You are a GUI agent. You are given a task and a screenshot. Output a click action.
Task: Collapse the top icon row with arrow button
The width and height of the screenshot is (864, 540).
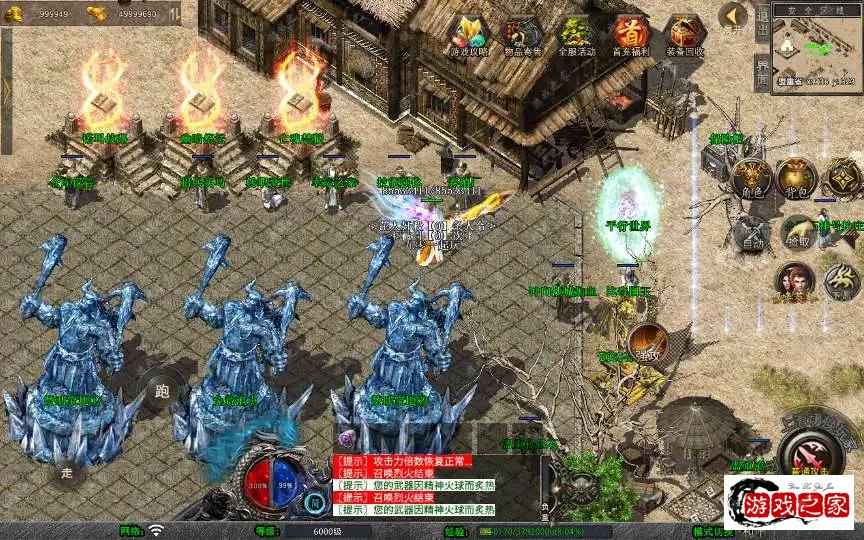[733, 16]
